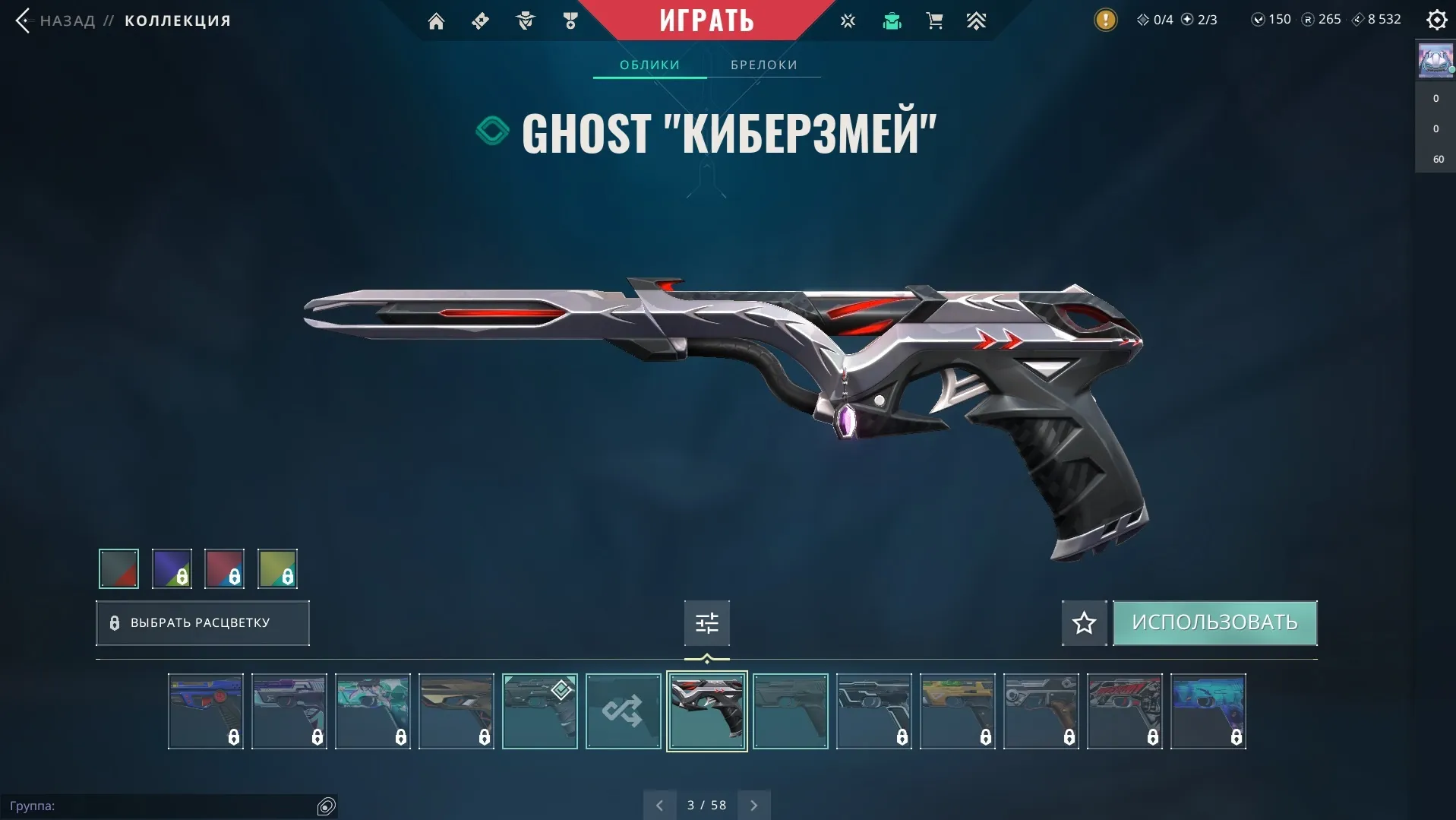Viewport: 1456px width, 820px height.
Task: Click the teal collection backpack icon
Action: point(891,21)
